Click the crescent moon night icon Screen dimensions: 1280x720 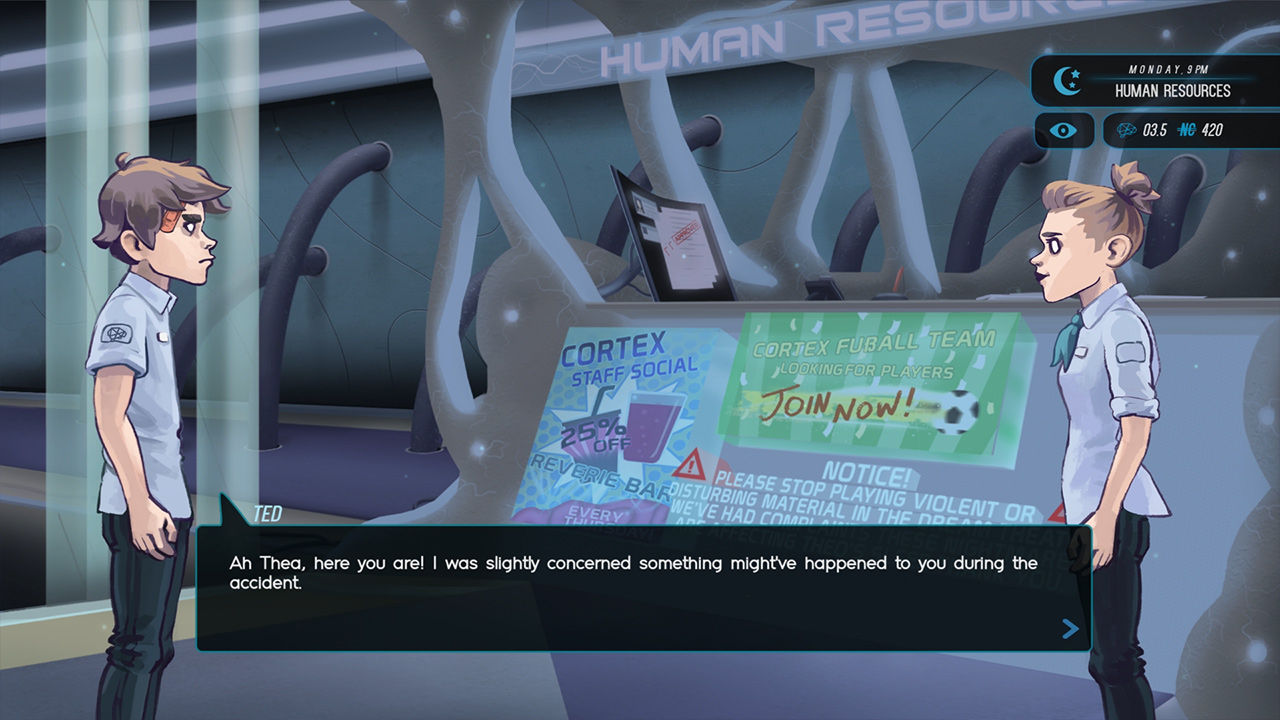[x=1067, y=80]
